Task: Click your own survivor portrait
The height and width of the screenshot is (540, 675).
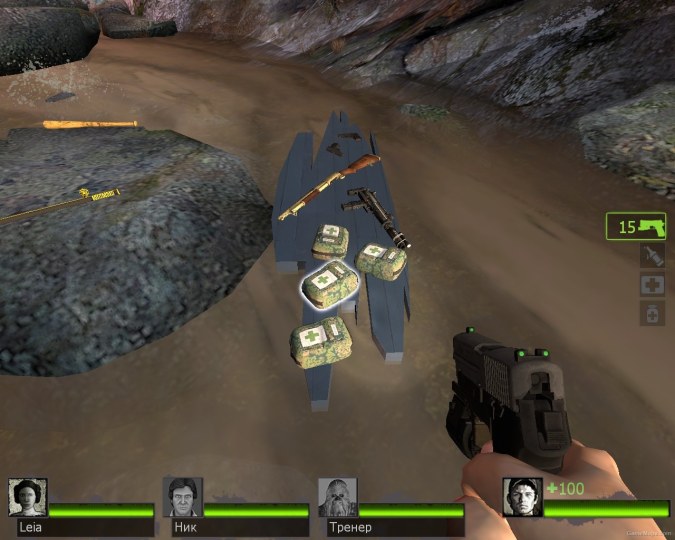Action: [x=522, y=497]
